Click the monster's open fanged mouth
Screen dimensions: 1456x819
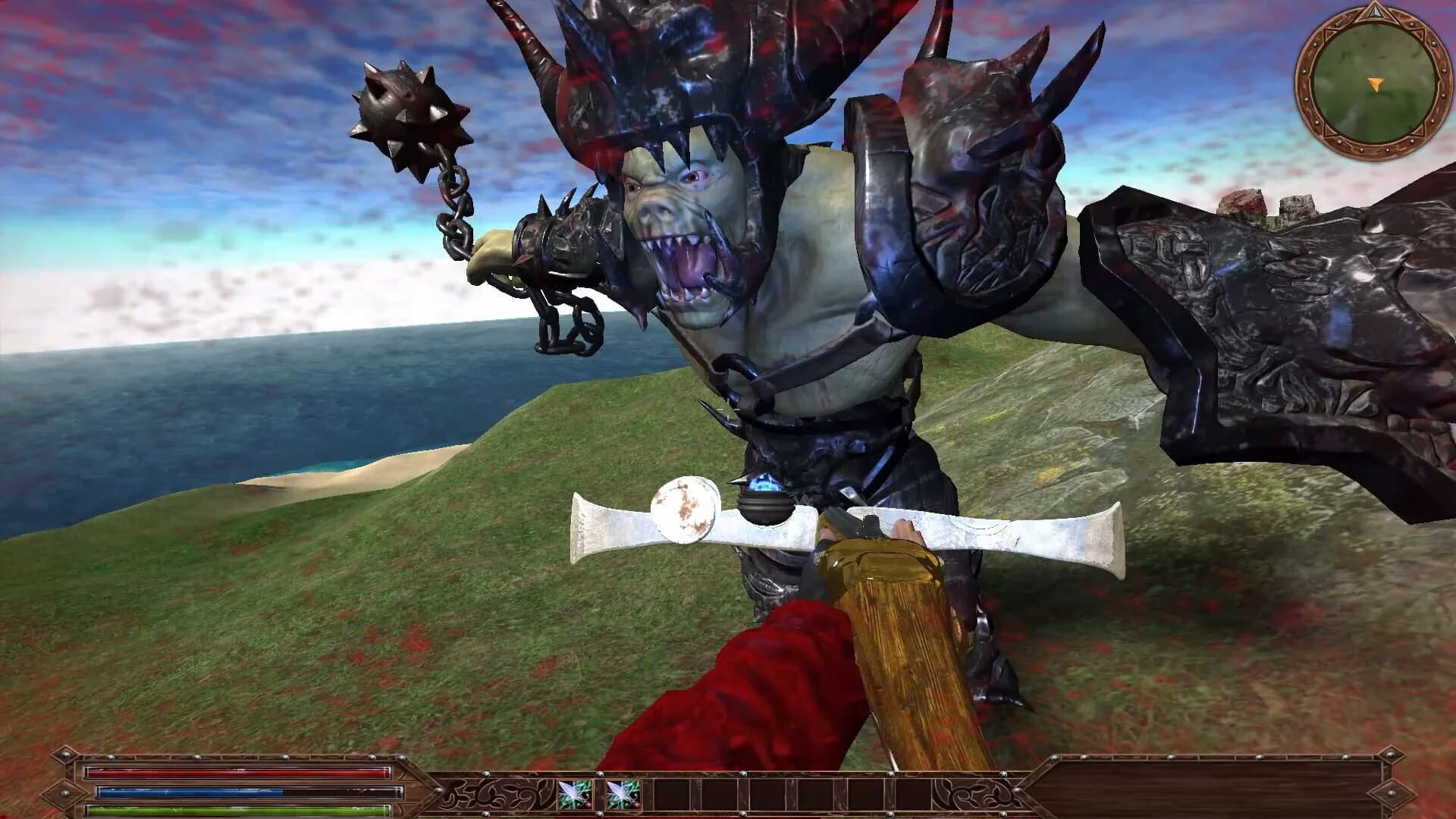click(x=686, y=265)
